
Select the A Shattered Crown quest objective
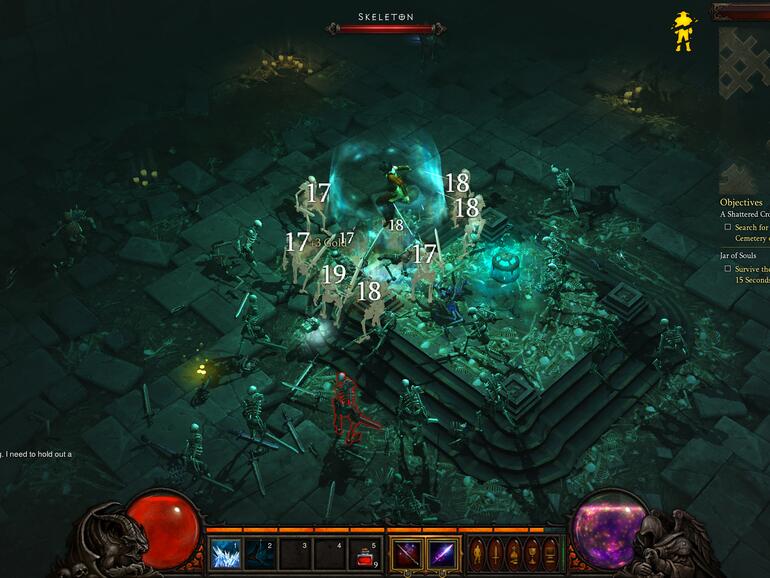[x=744, y=214]
